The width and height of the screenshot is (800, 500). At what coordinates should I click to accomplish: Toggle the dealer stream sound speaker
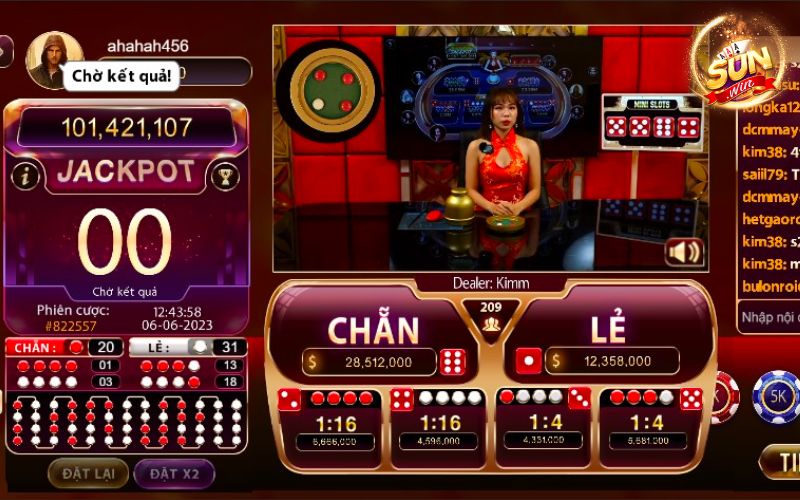[x=684, y=251]
